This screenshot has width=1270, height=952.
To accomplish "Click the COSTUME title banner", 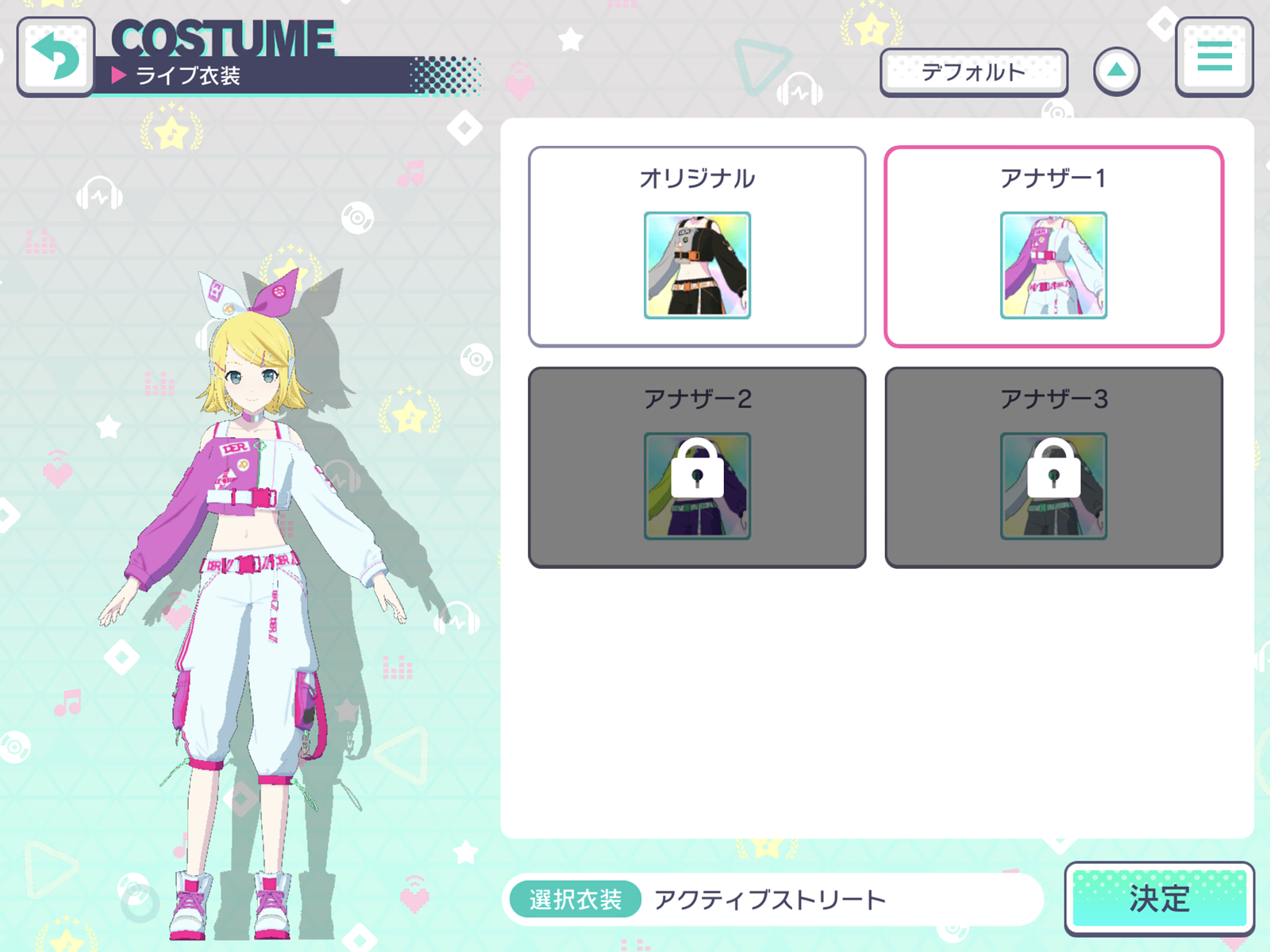I will 222,37.
